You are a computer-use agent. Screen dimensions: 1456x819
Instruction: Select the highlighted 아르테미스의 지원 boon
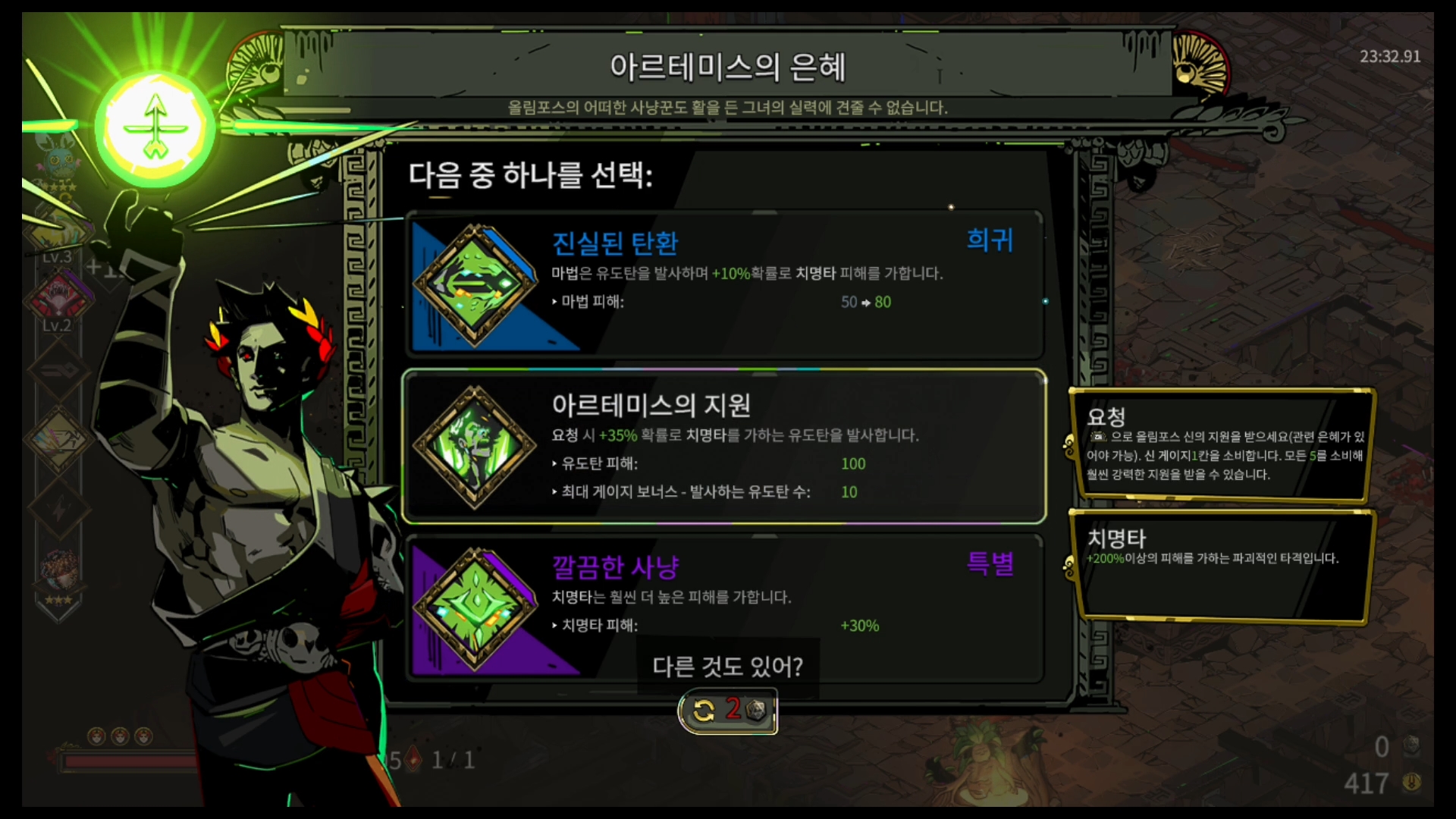[x=724, y=446]
